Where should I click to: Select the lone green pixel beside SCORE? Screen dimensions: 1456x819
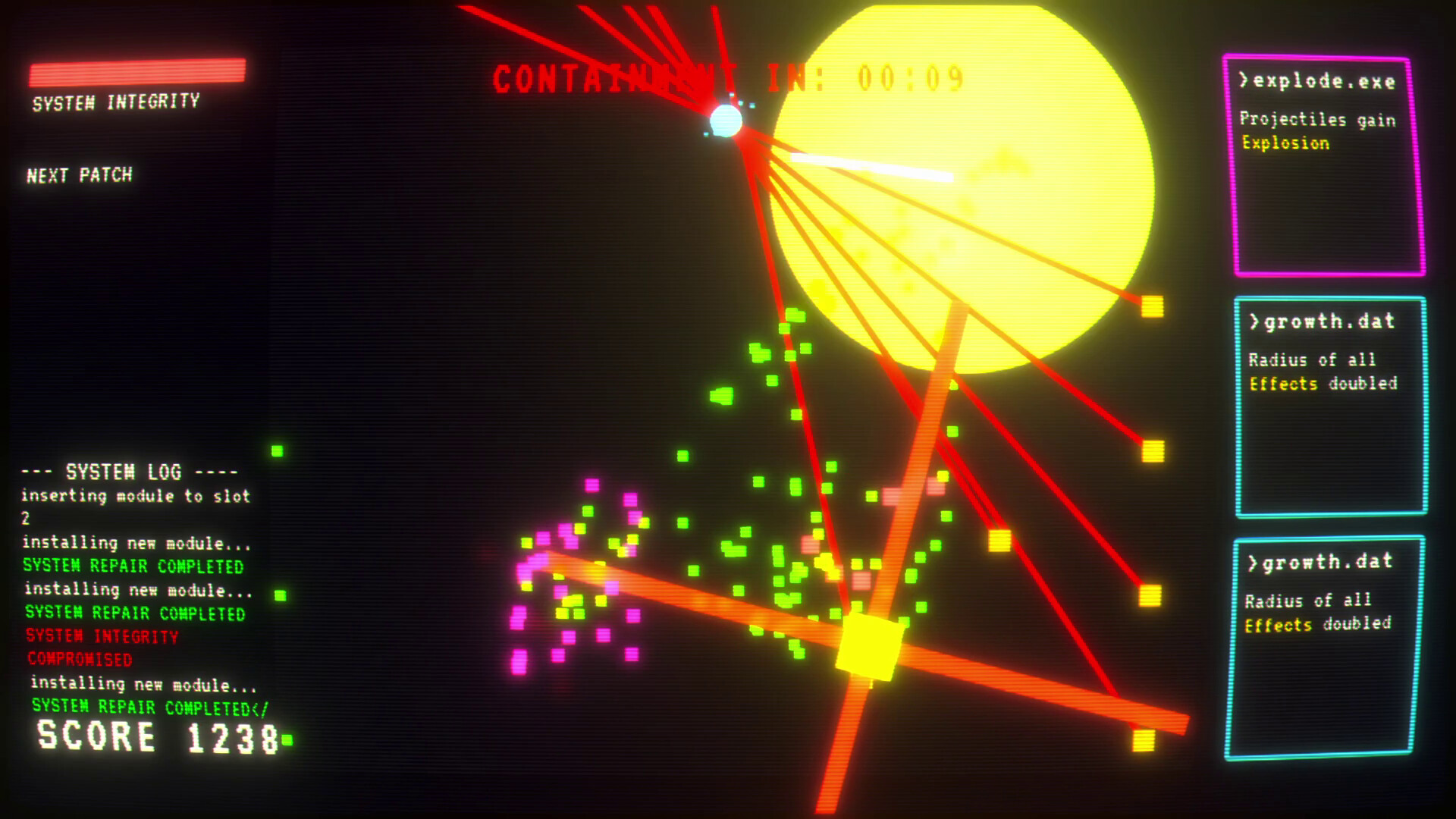tap(286, 736)
